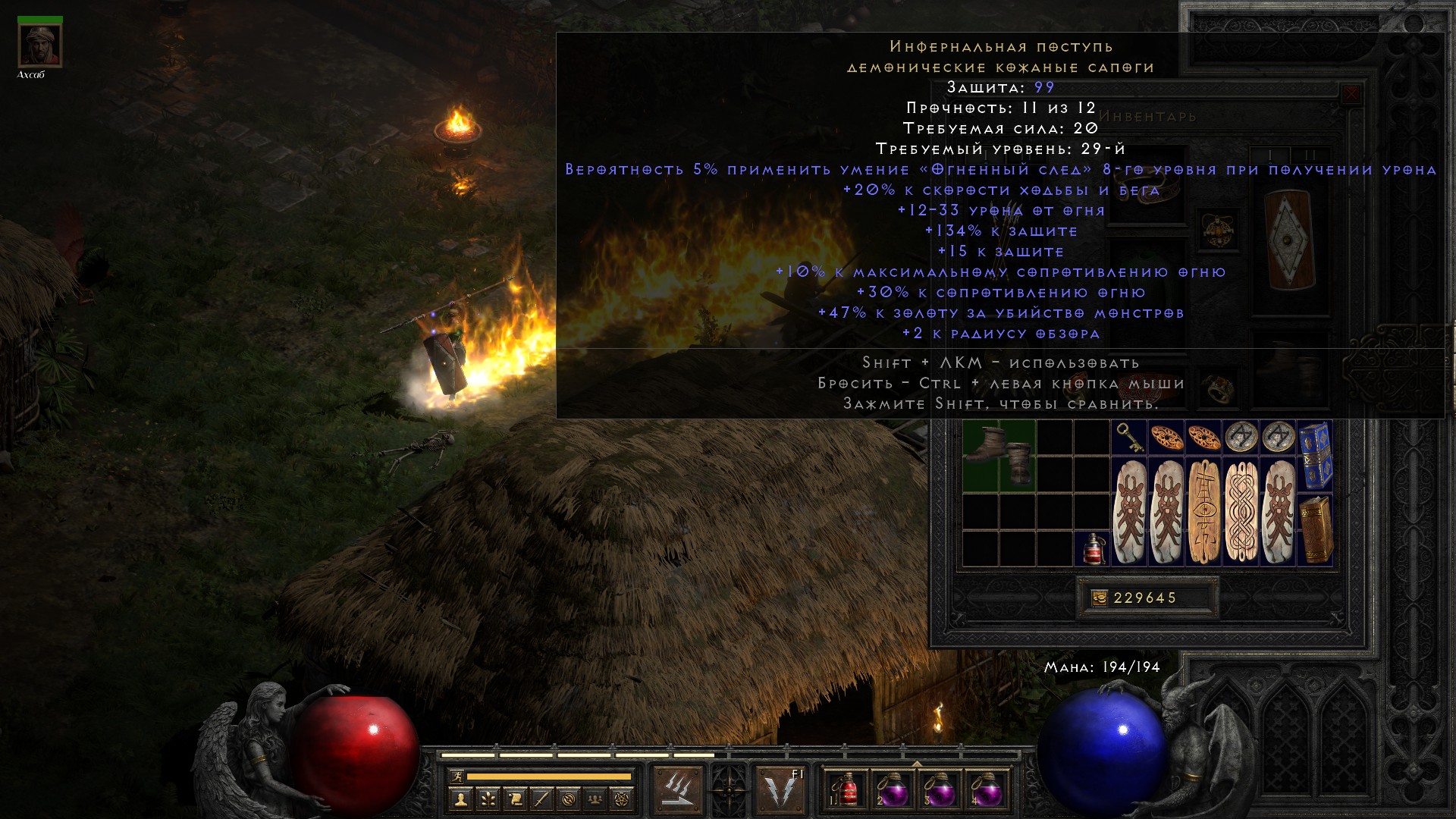Close the inventory panel

1351,96
